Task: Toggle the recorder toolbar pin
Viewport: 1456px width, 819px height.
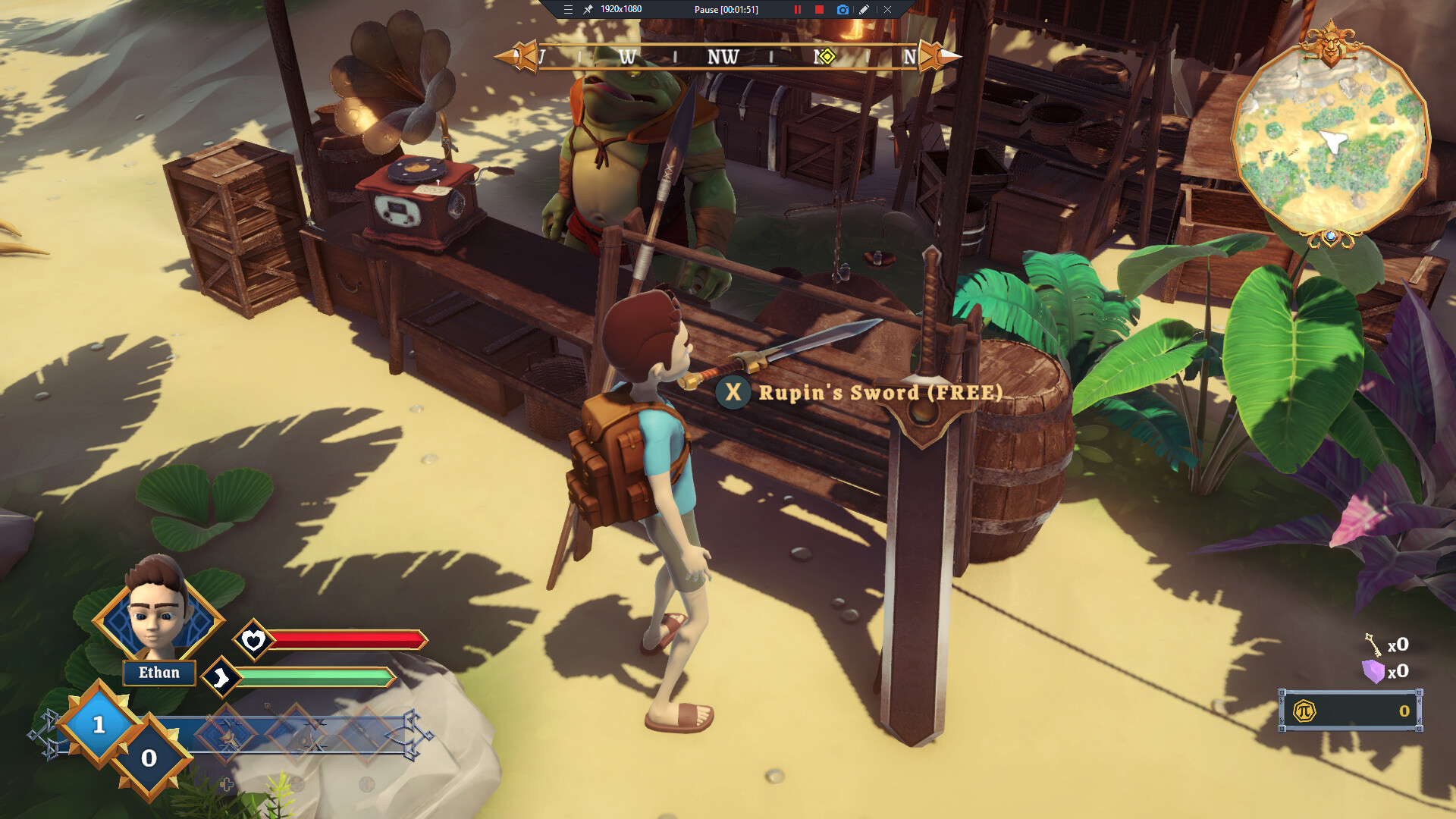Action: coord(588,10)
